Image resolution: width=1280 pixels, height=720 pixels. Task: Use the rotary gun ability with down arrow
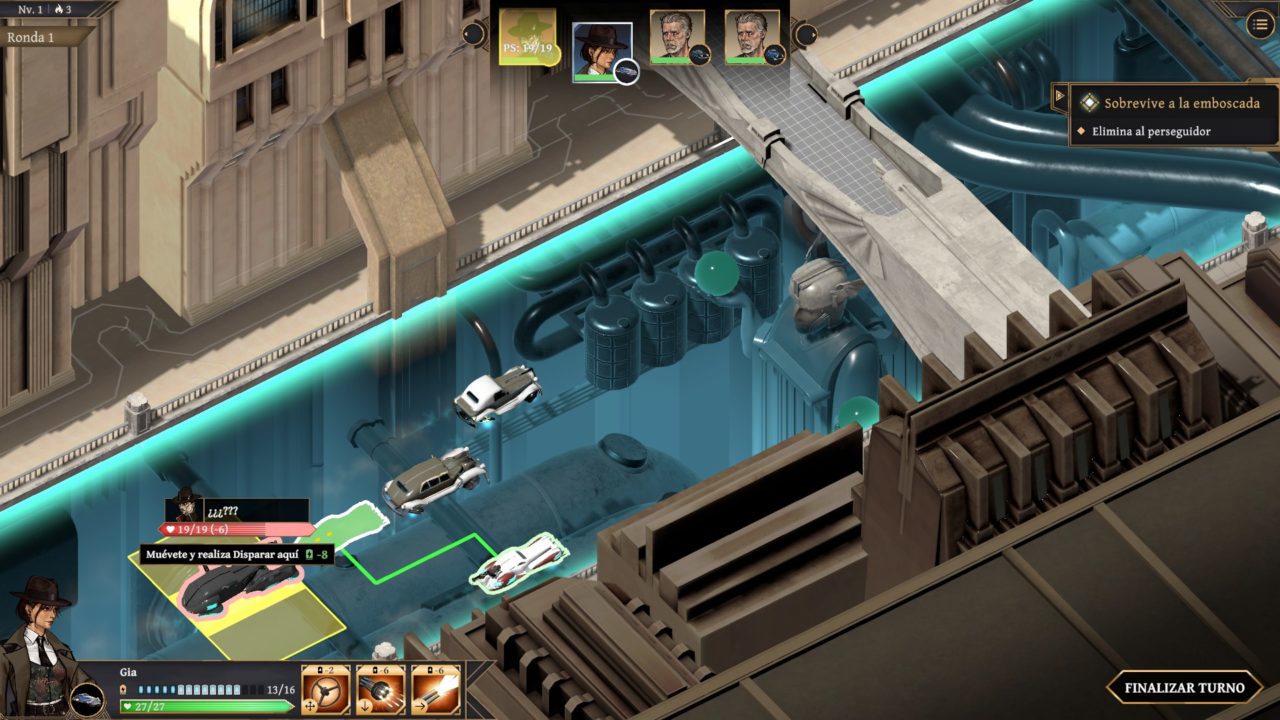coord(381,690)
